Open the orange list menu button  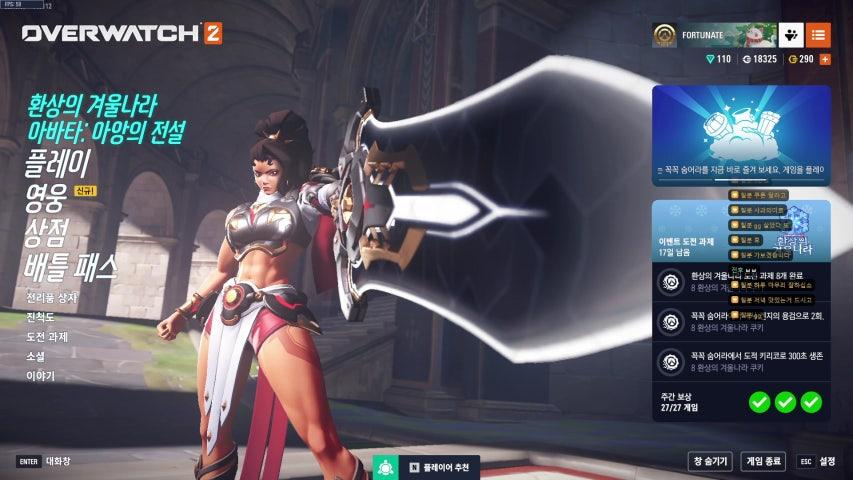[x=818, y=35]
